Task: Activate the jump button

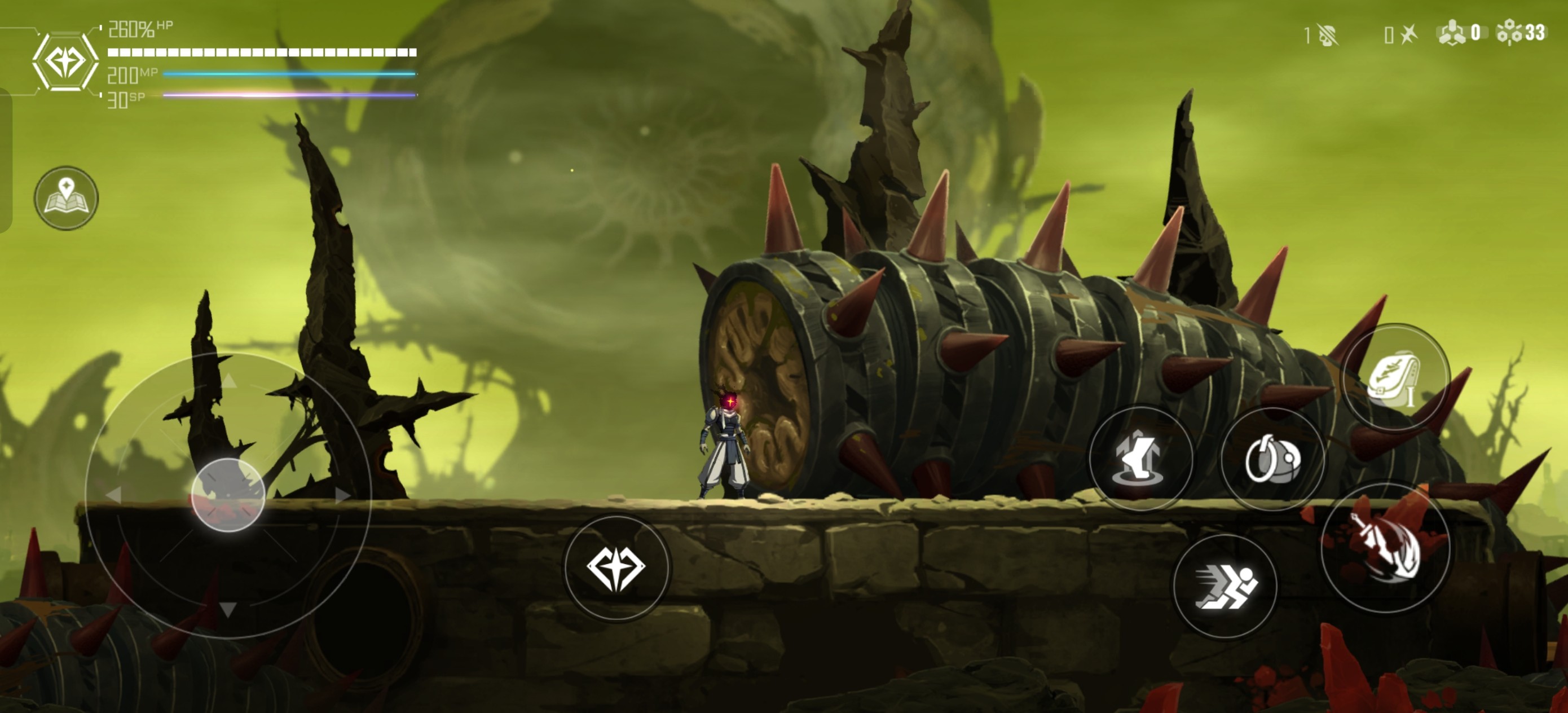Action: tap(1140, 459)
